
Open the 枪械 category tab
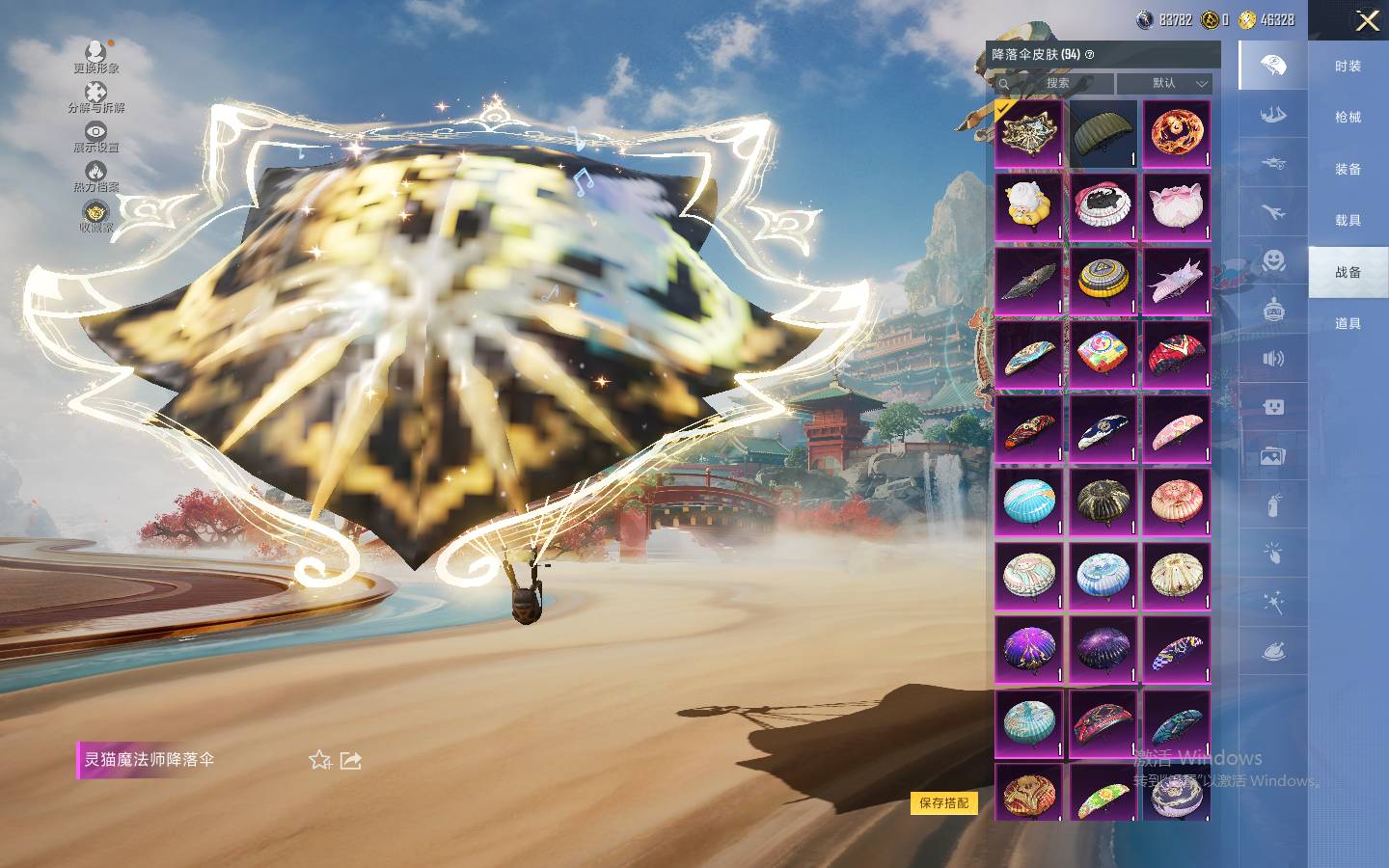pyautogui.click(x=1348, y=117)
